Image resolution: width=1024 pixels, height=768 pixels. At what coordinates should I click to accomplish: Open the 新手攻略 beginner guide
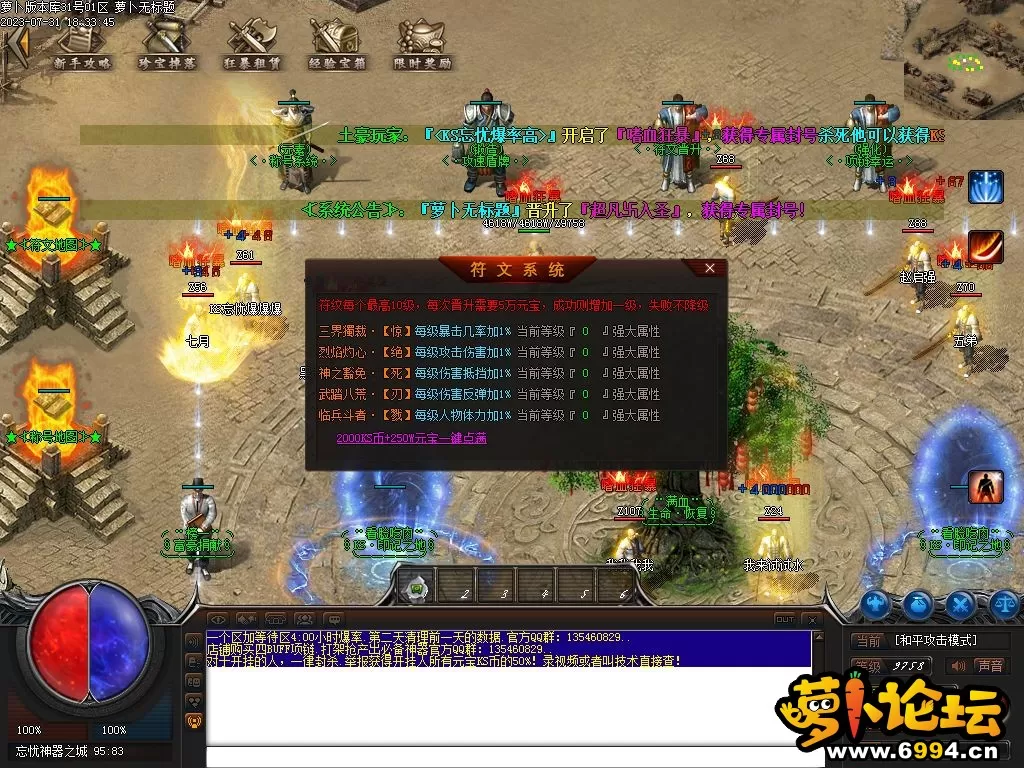pyautogui.click(x=82, y=44)
